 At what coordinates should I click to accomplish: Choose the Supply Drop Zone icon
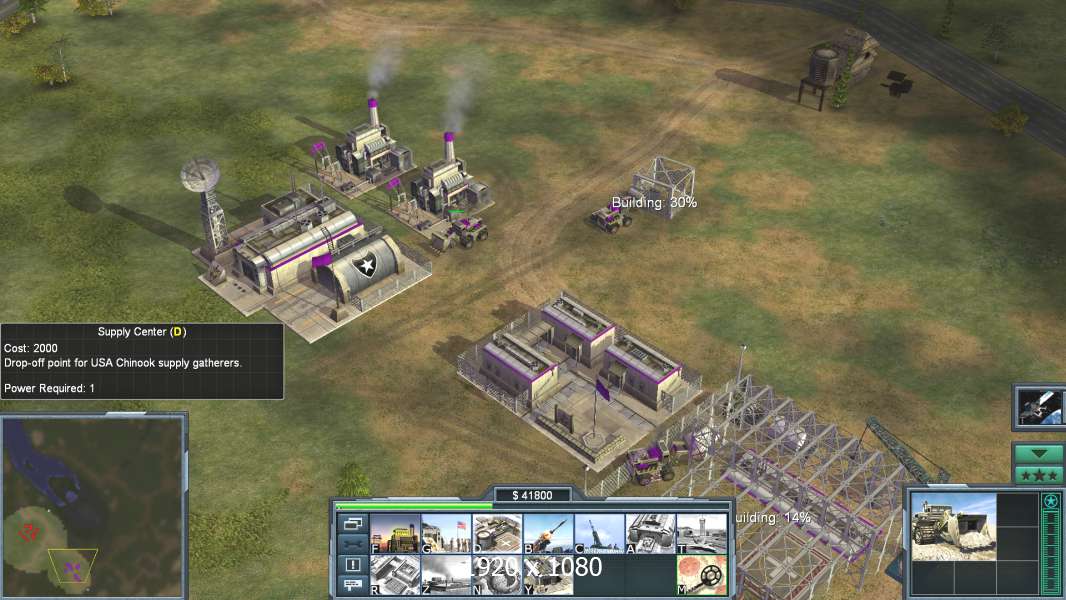446,574
